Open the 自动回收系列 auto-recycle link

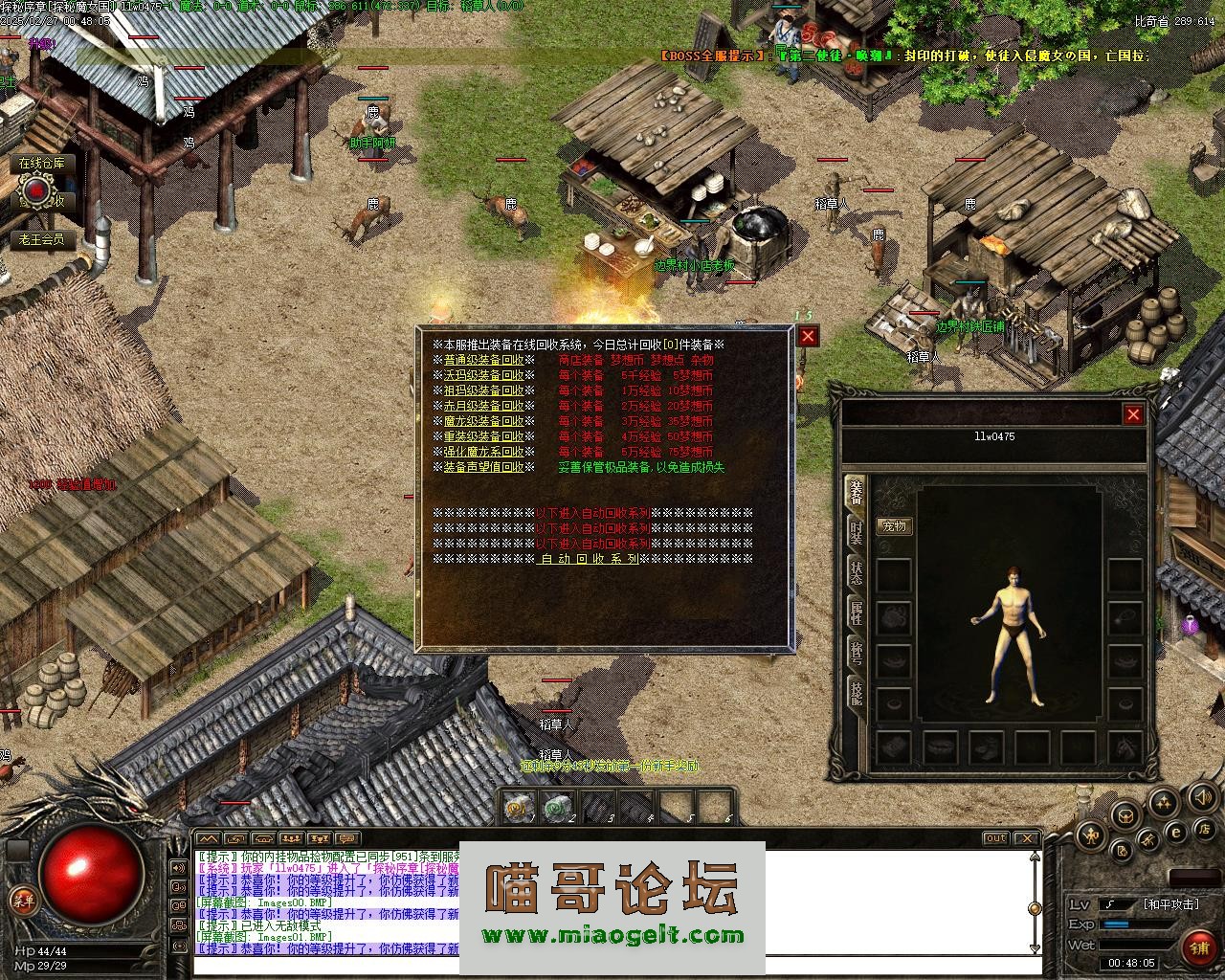pos(590,559)
